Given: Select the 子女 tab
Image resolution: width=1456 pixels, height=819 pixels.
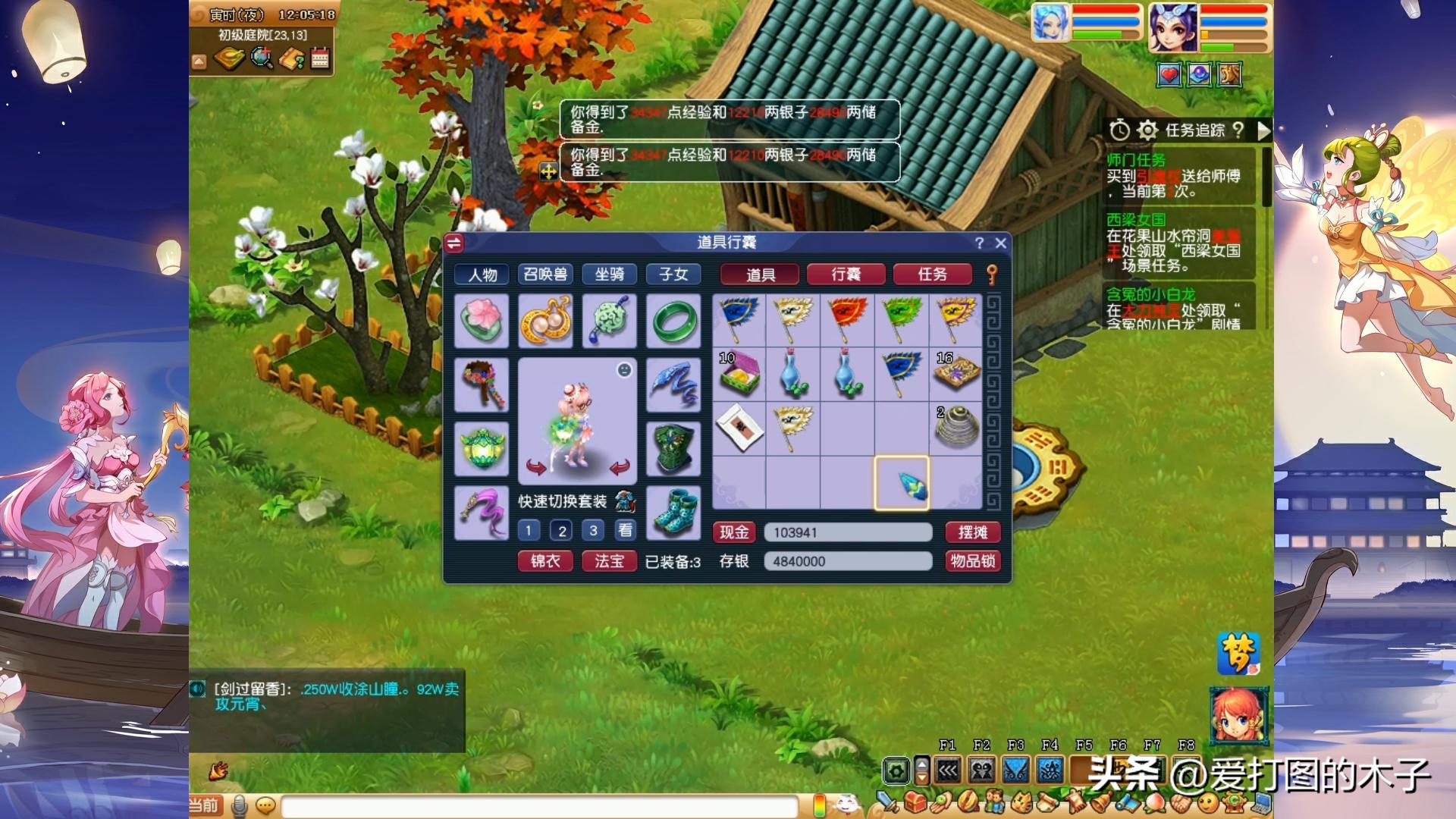Looking at the screenshot, I should point(673,275).
